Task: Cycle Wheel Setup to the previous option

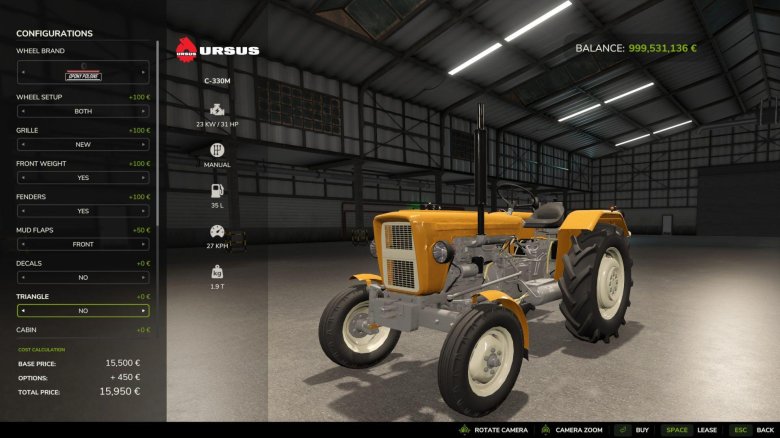Action: point(21,111)
